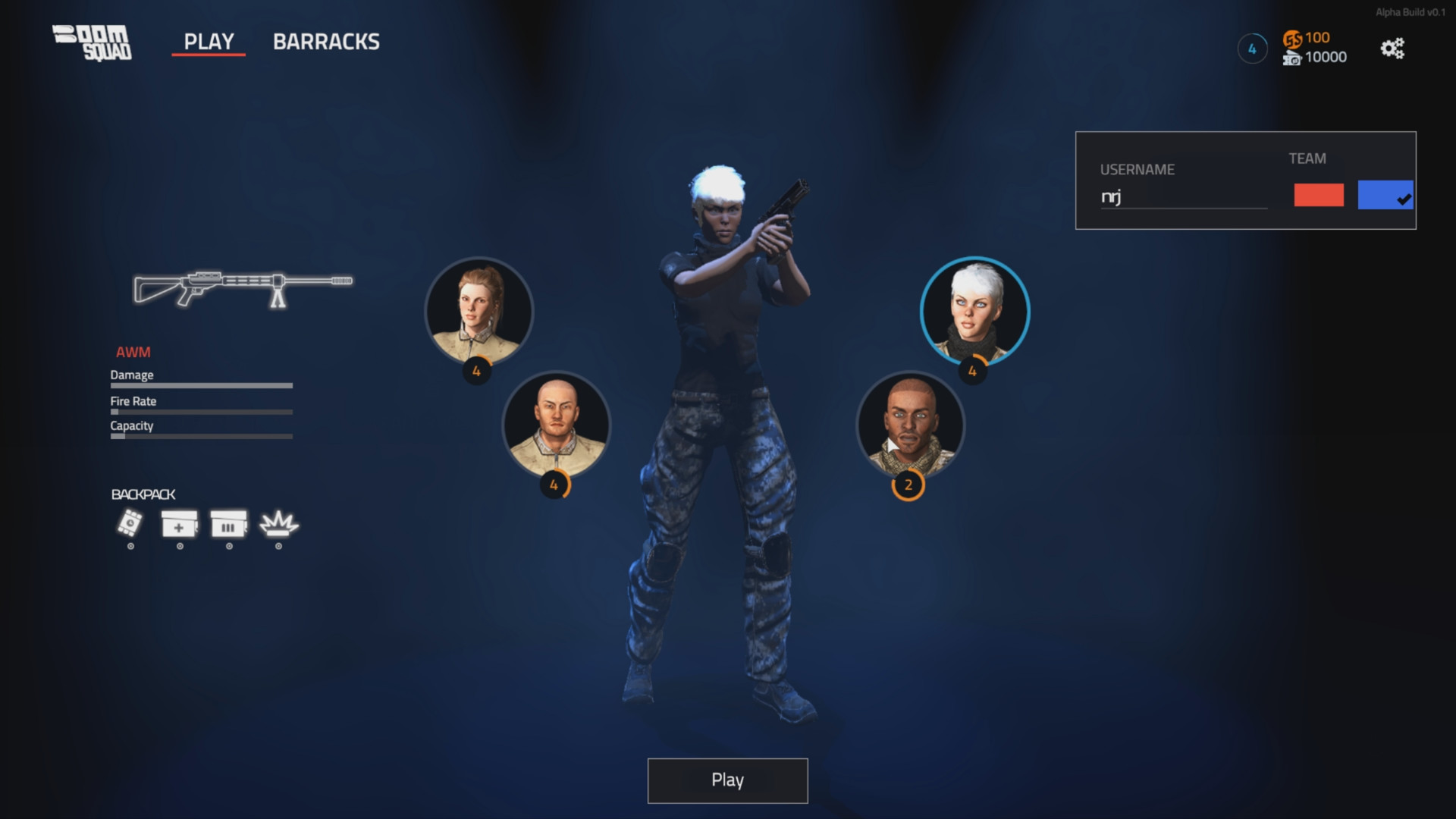Keep the blue team selected
1456x819 pixels.
[x=1385, y=196]
